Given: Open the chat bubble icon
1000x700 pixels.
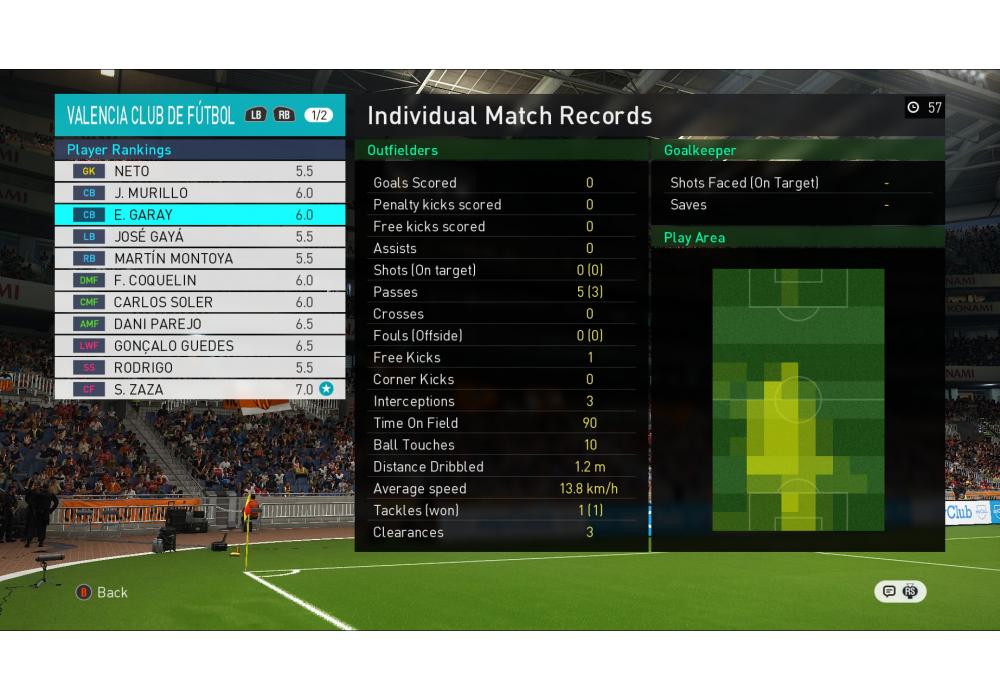Looking at the screenshot, I should 889,591.
